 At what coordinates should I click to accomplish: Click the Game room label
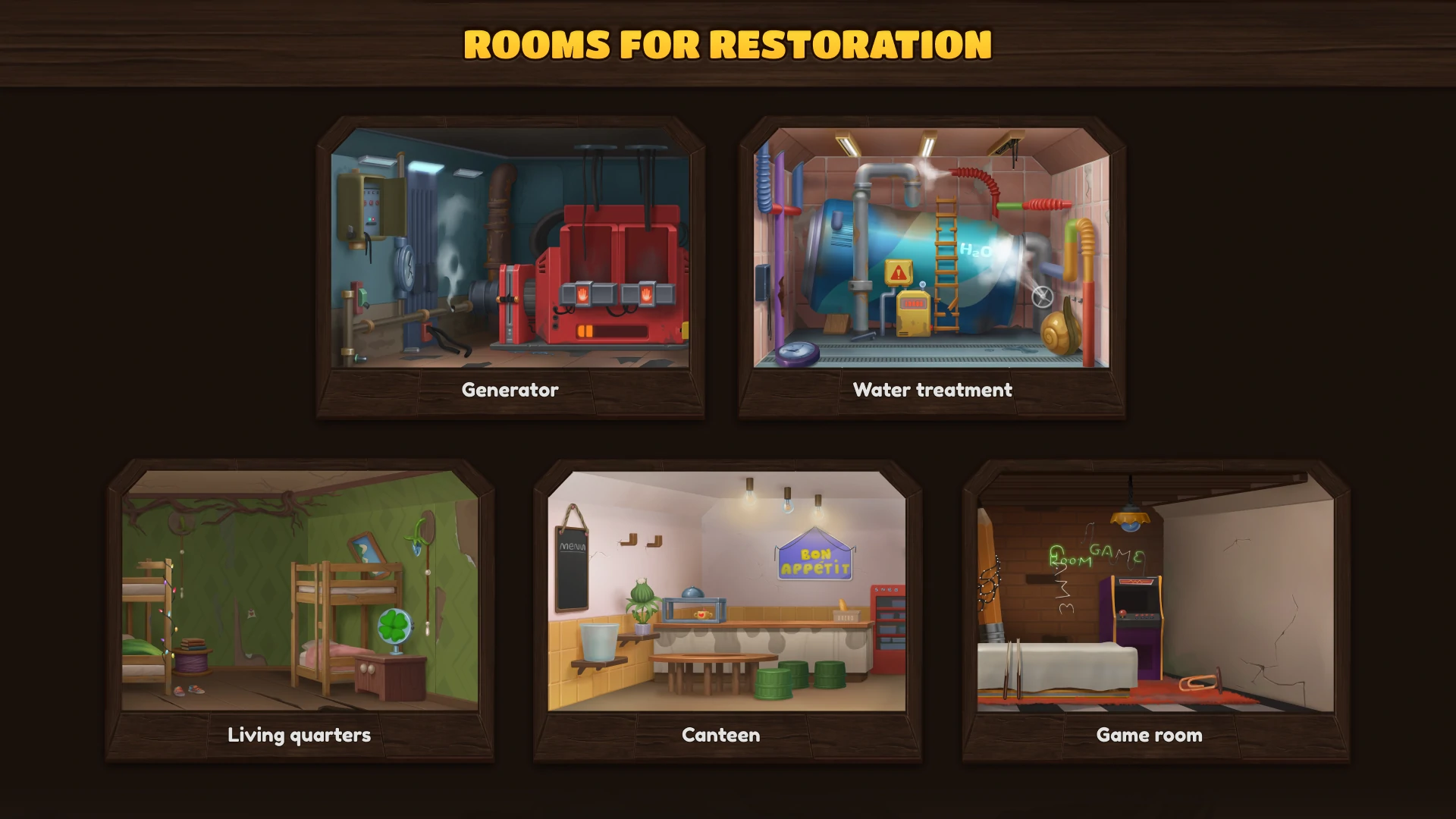point(1149,734)
